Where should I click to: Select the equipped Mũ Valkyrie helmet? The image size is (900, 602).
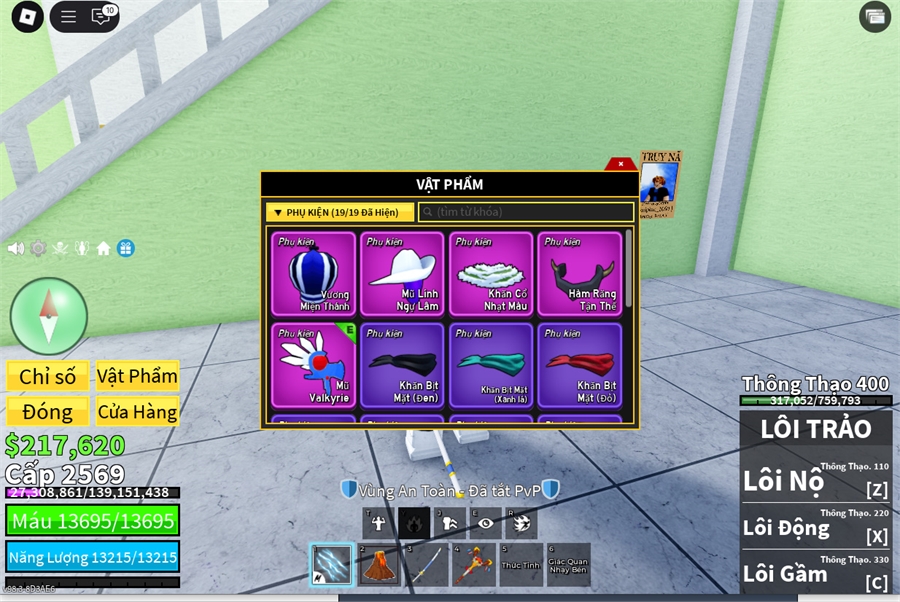[x=314, y=364]
